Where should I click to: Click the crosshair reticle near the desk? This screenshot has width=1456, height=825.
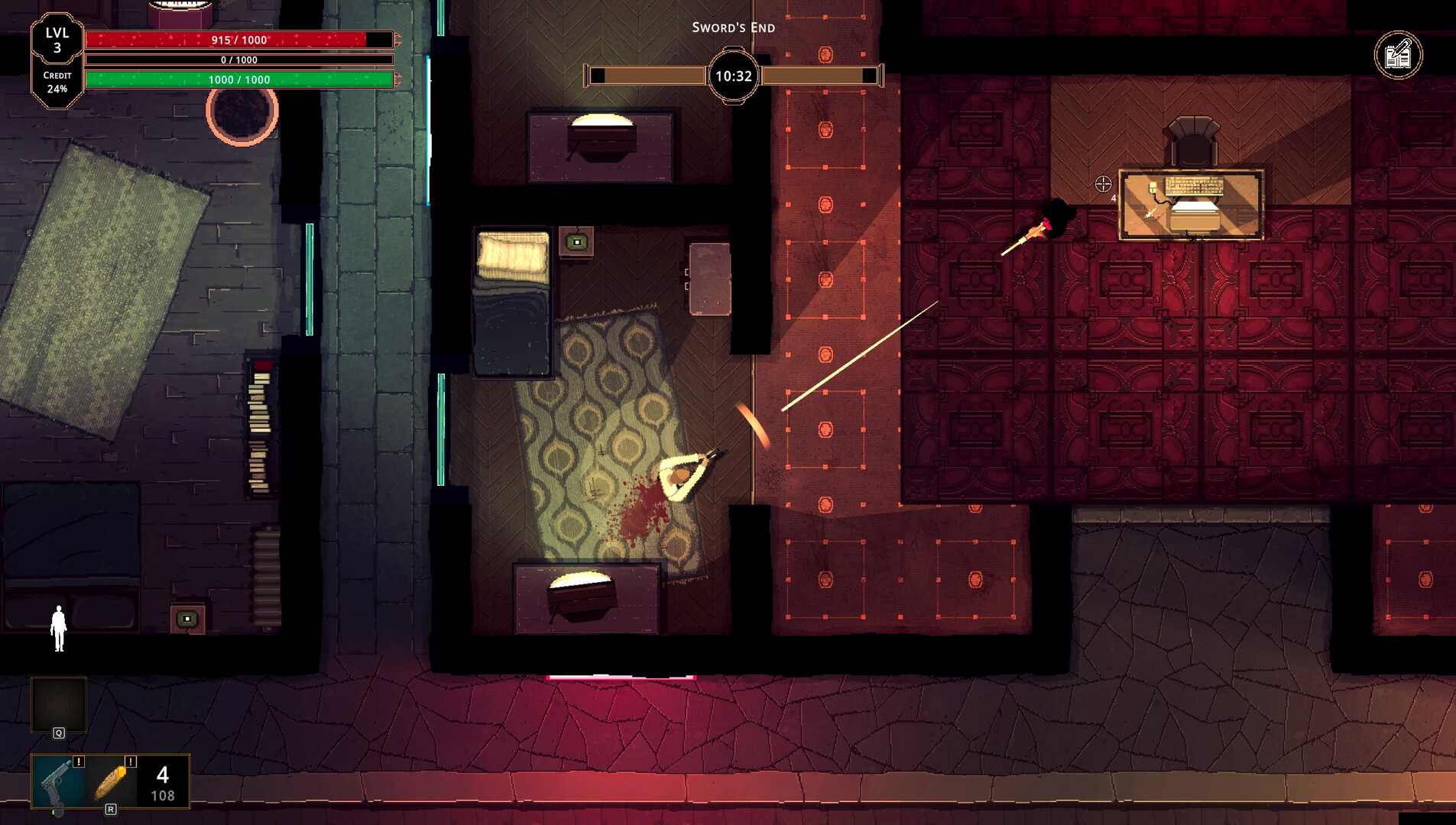tap(1103, 183)
